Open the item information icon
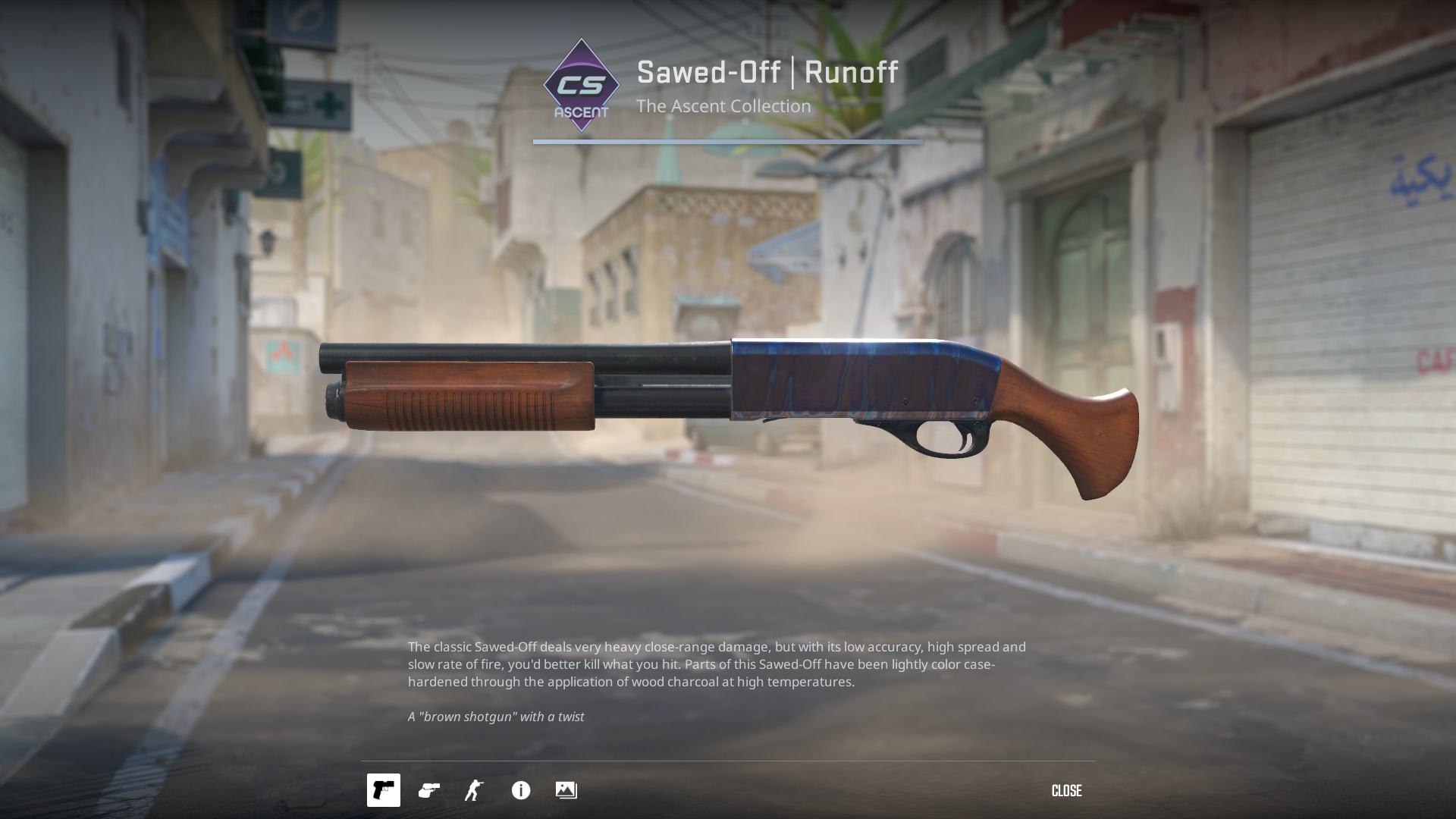This screenshot has width=1456, height=819. [521, 790]
